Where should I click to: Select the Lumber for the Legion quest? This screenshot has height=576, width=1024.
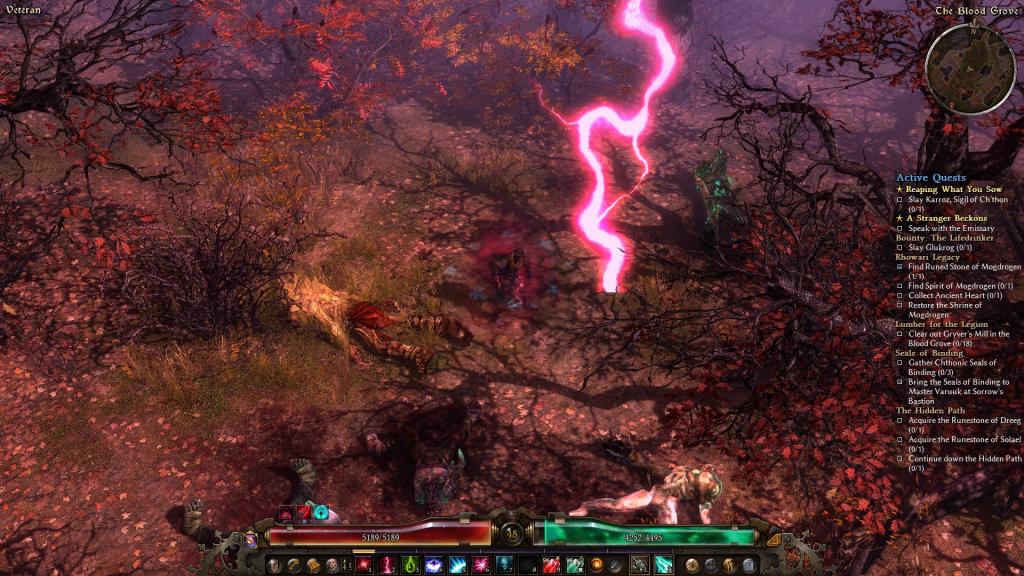(942, 324)
